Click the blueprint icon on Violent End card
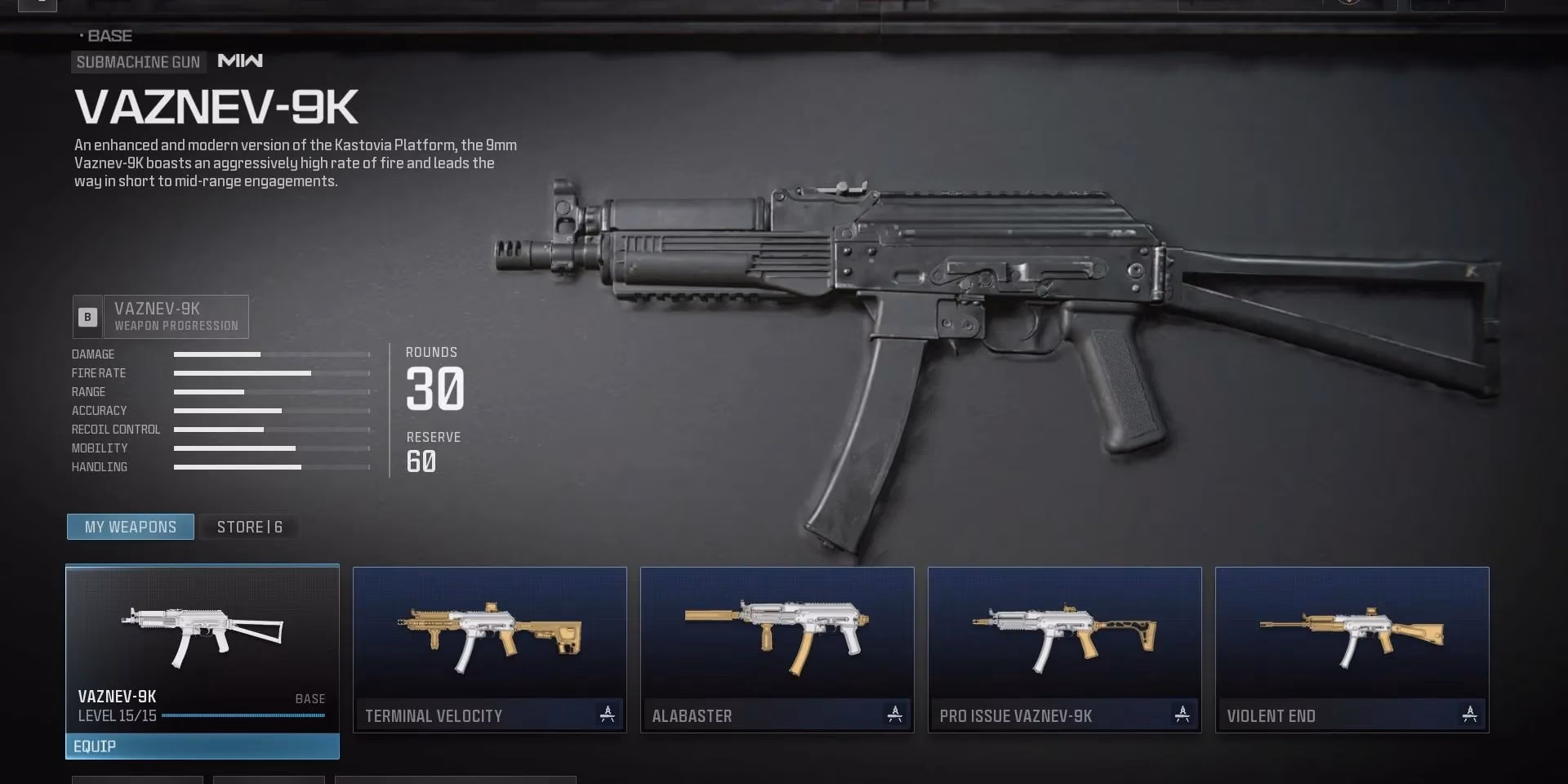 click(x=1470, y=715)
